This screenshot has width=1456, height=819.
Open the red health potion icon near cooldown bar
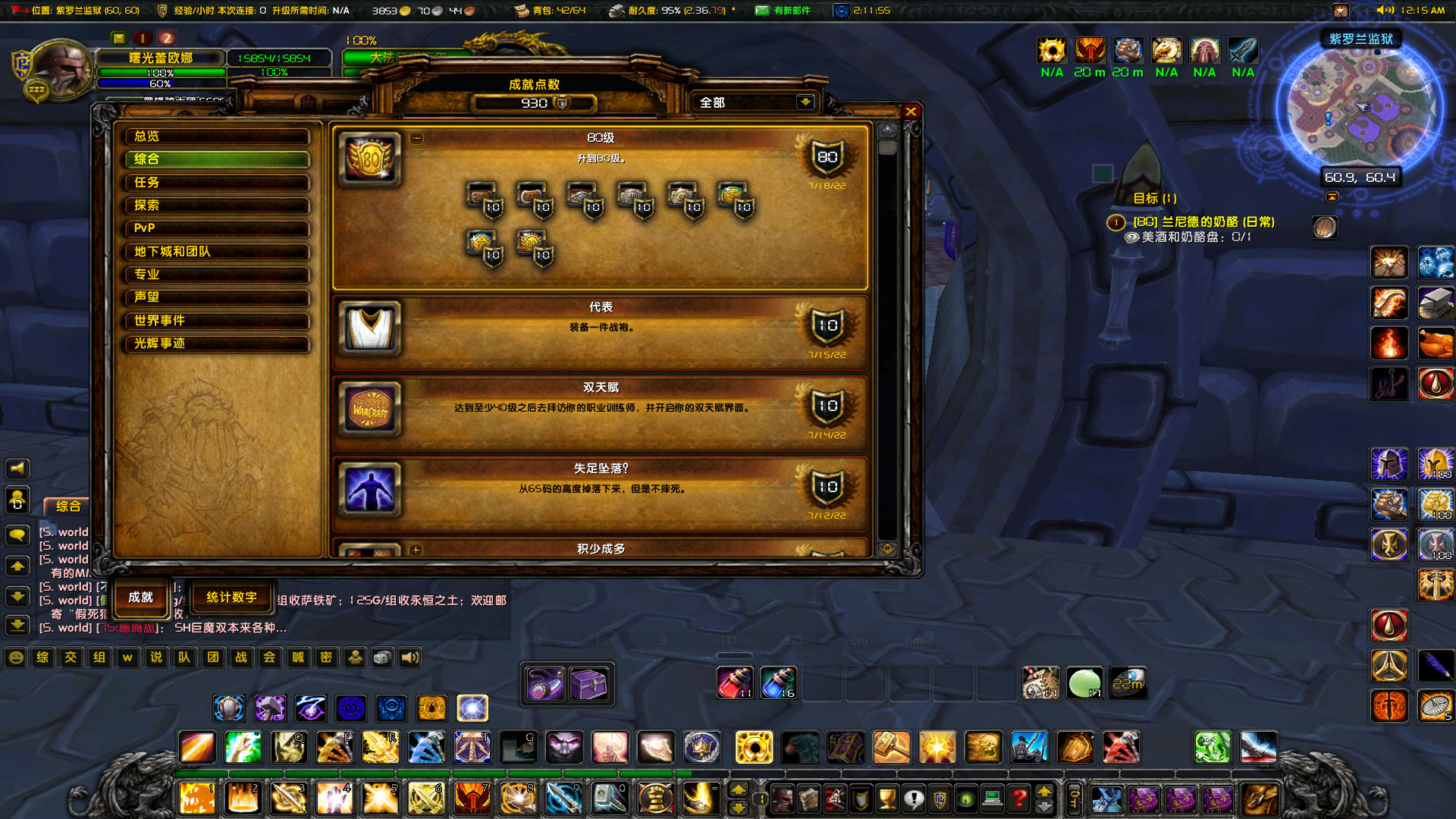[734, 682]
